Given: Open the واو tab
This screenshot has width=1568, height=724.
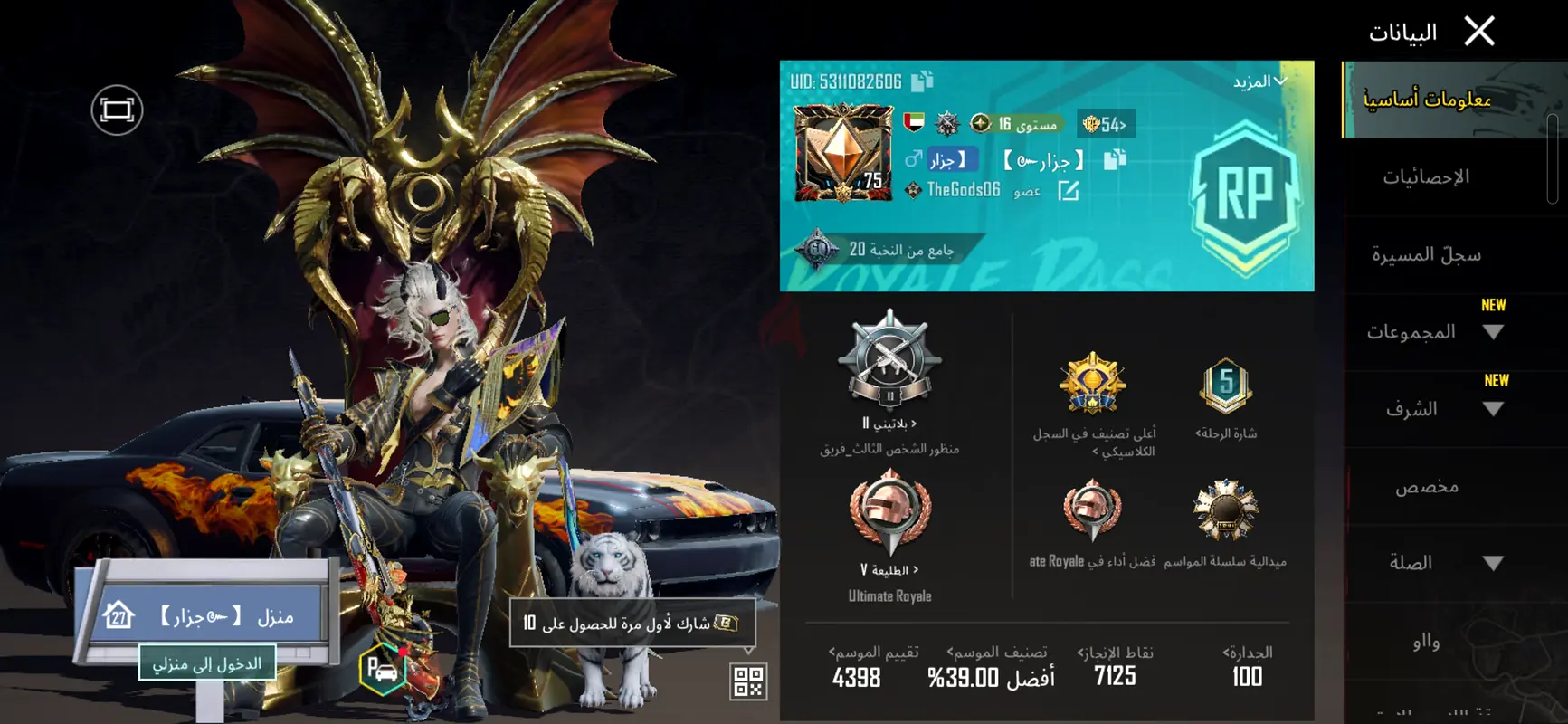Looking at the screenshot, I should pyautogui.click(x=1426, y=642).
